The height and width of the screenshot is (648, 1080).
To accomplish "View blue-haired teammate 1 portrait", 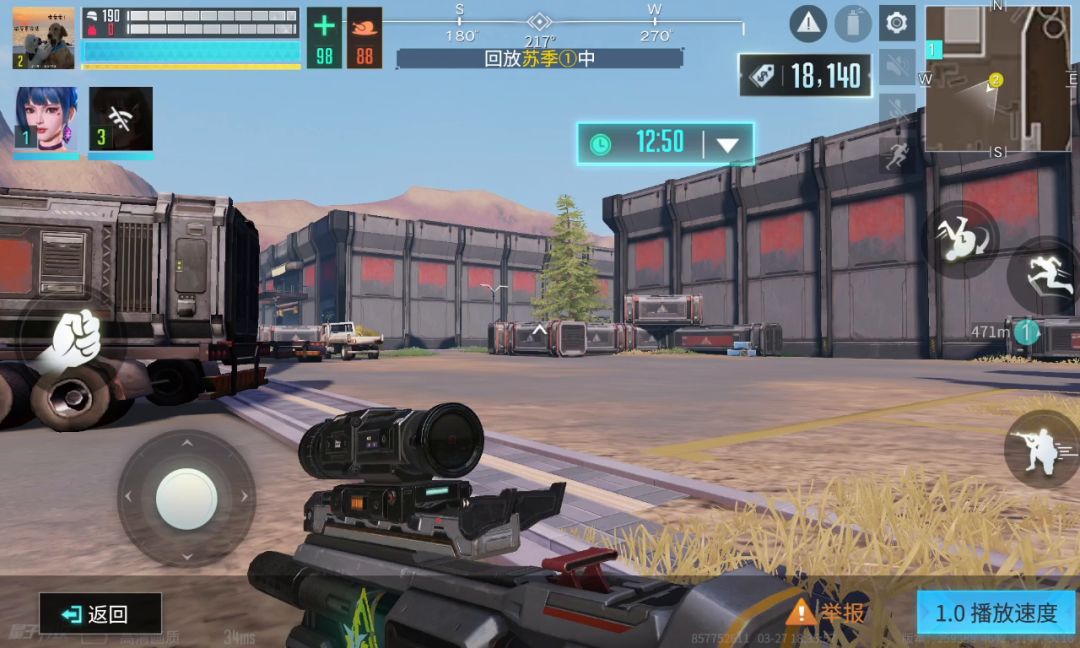I will [46, 120].
